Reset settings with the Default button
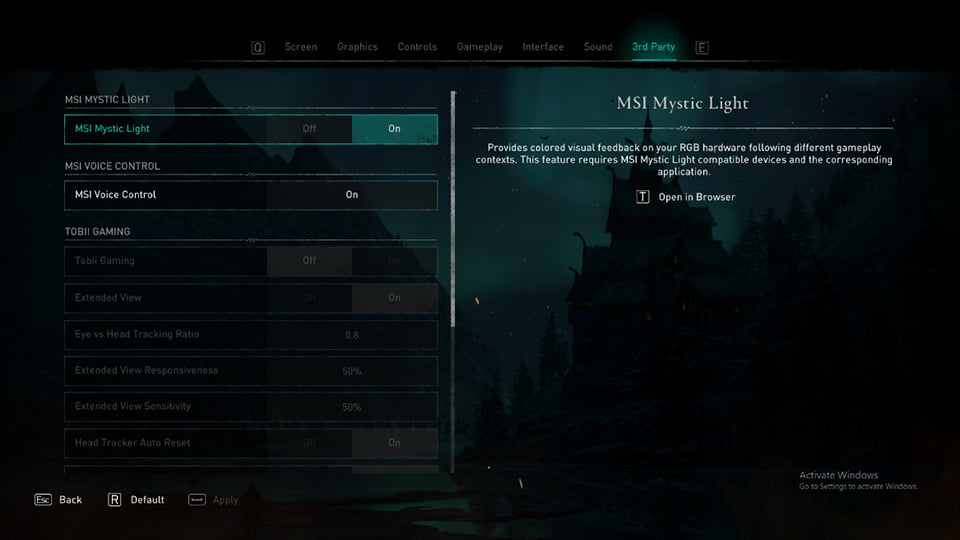 [x=146, y=499]
